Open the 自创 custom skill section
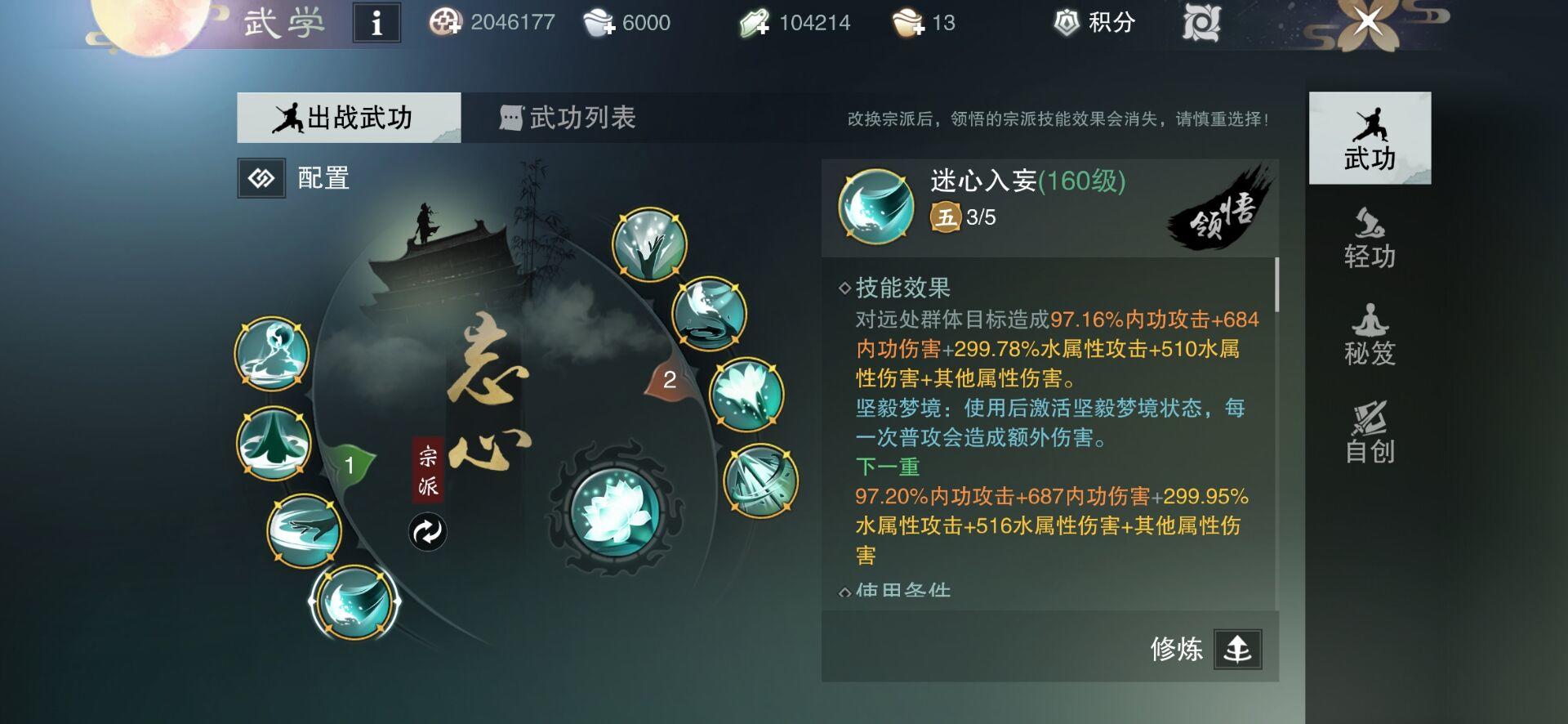1568x724 pixels. (x=1371, y=433)
